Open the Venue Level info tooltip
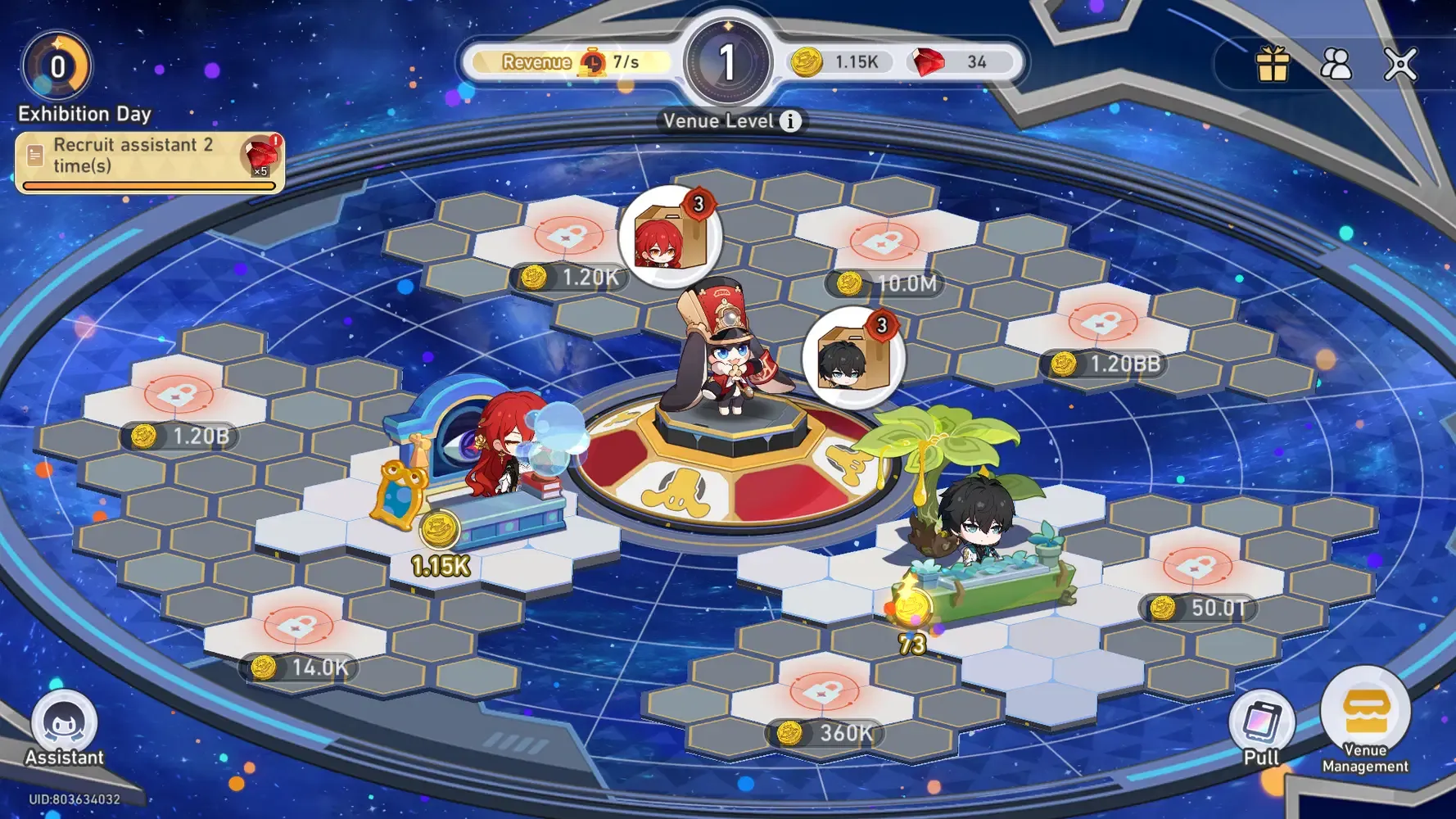 pos(790,120)
